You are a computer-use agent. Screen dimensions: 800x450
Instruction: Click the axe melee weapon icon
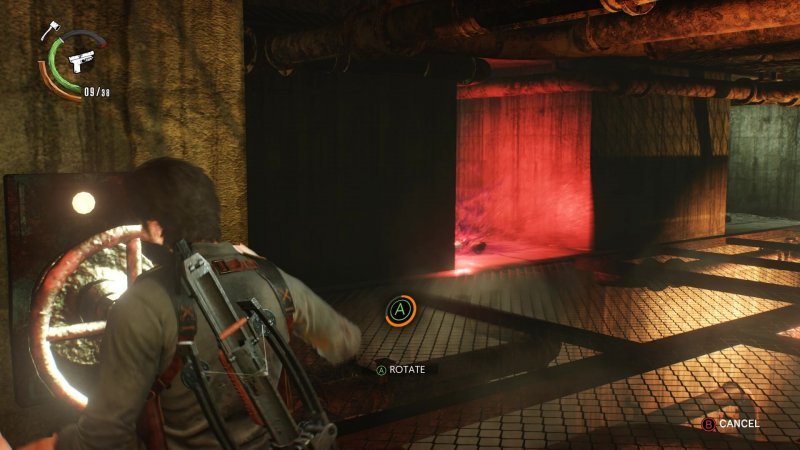click(48, 31)
